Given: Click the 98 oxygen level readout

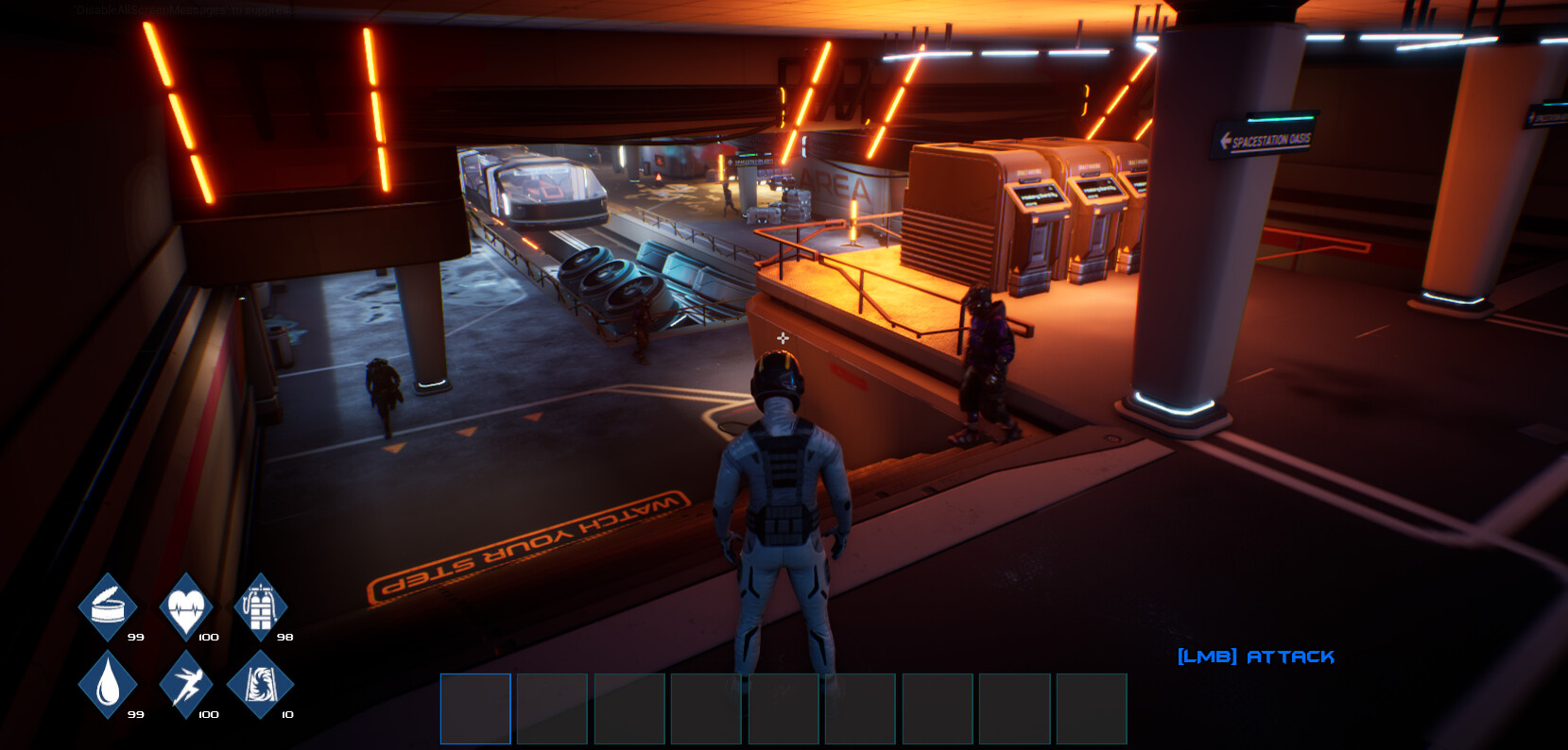Looking at the screenshot, I should (286, 637).
